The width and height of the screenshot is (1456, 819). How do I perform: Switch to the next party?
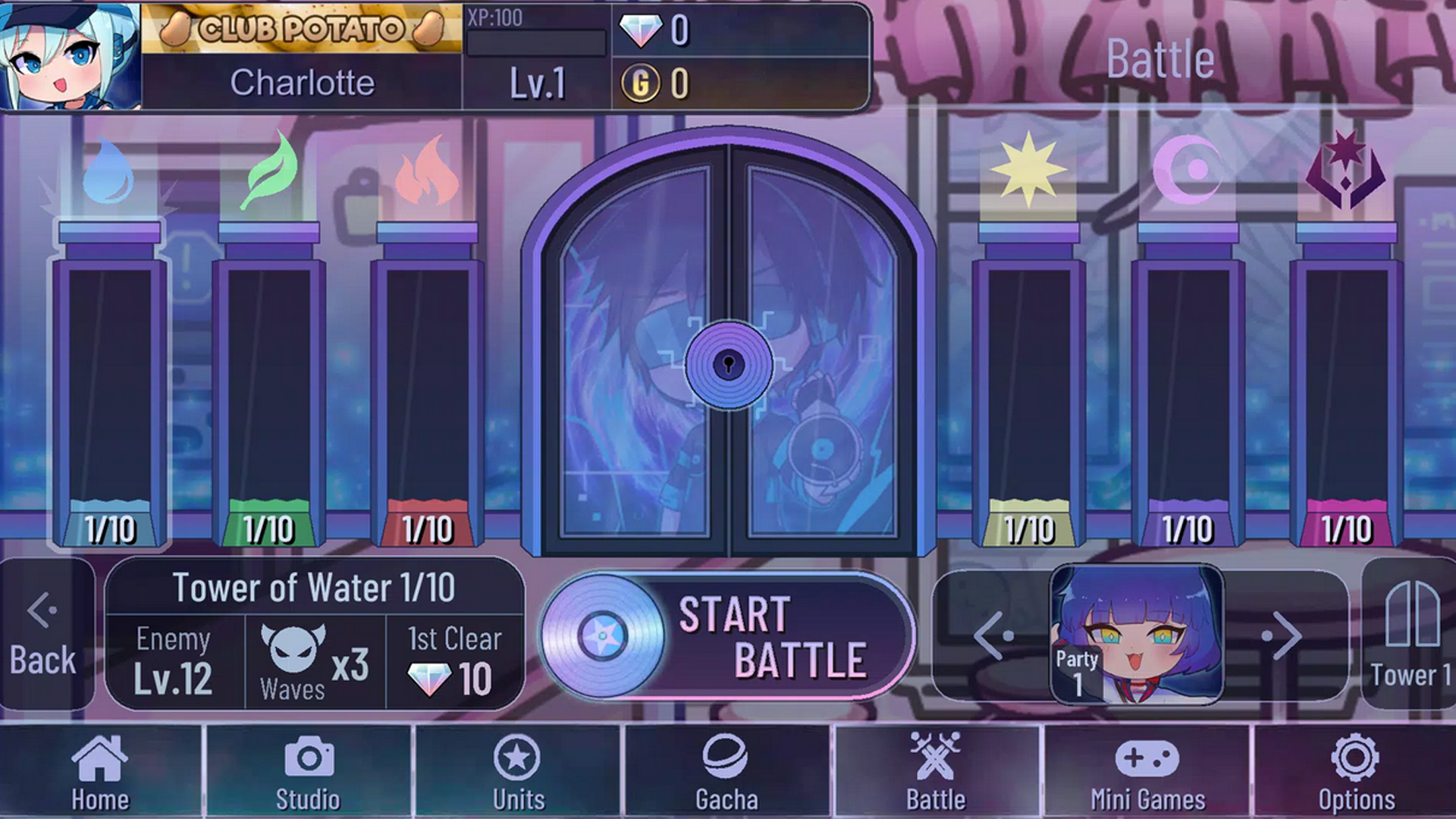(x=1282, y=635)
